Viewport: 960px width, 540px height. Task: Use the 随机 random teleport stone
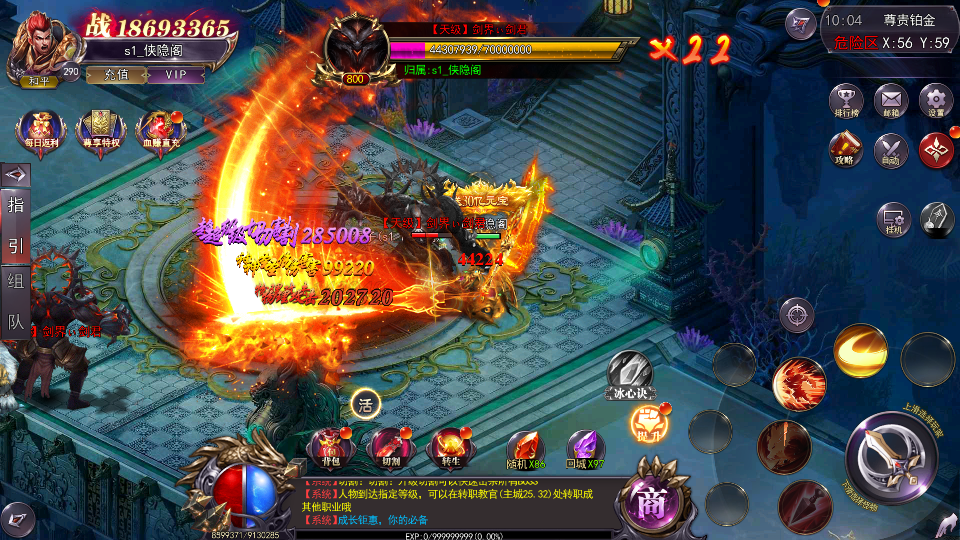pos(526,446)
